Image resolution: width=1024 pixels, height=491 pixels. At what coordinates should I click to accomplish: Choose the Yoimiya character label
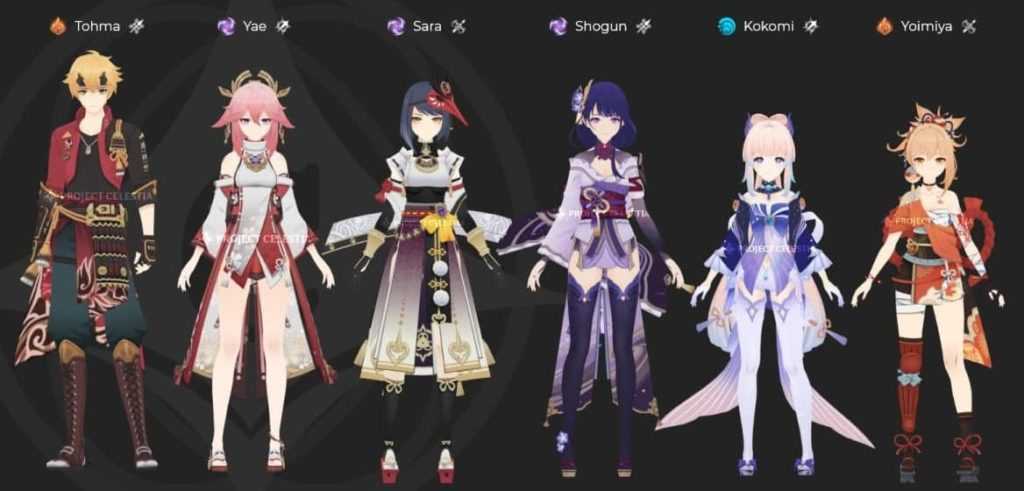[927, 26]
